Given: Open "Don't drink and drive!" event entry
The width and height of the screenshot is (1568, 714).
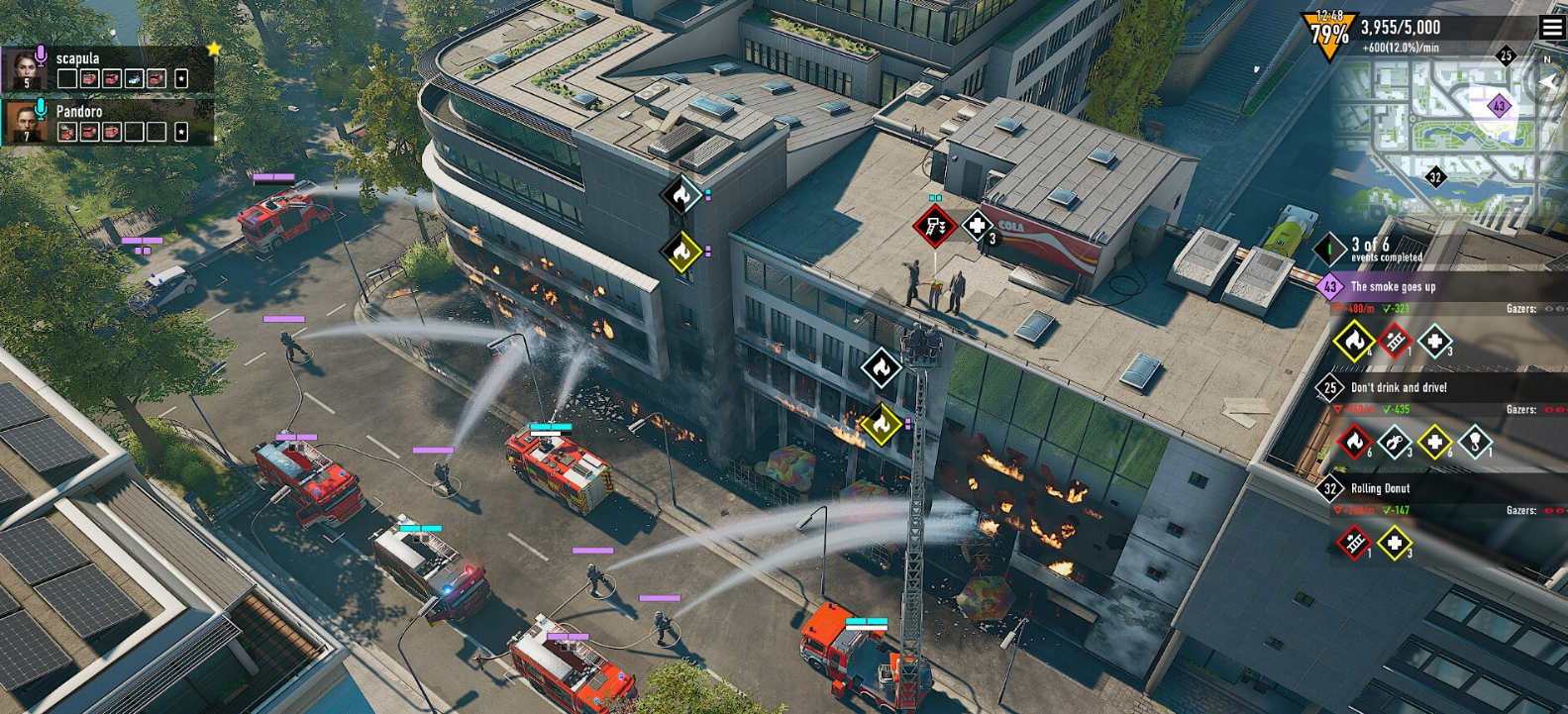Looking at the screenshot, I should [x=1399, y=388].
